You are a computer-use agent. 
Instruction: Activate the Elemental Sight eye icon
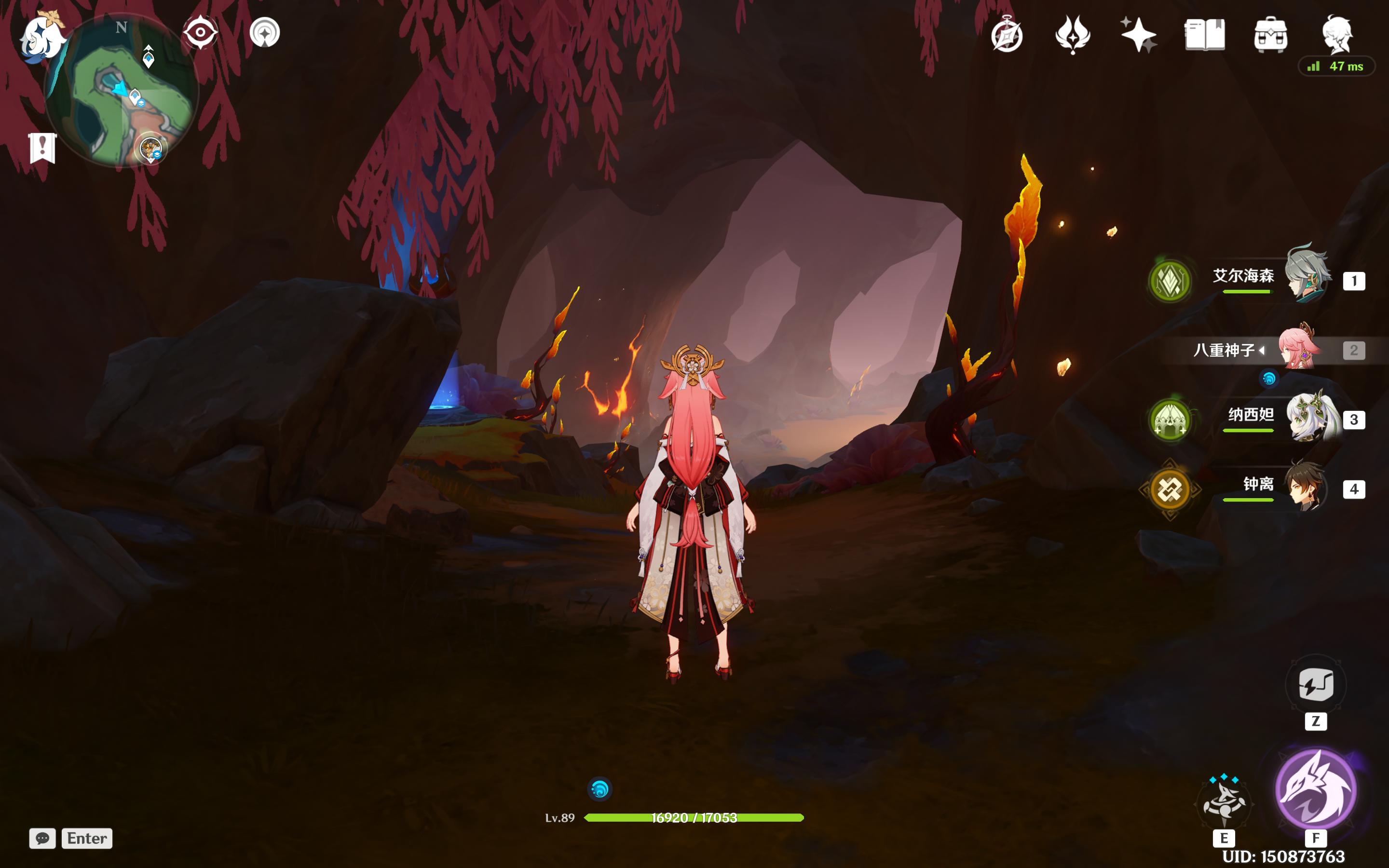[x=200, y=32]
